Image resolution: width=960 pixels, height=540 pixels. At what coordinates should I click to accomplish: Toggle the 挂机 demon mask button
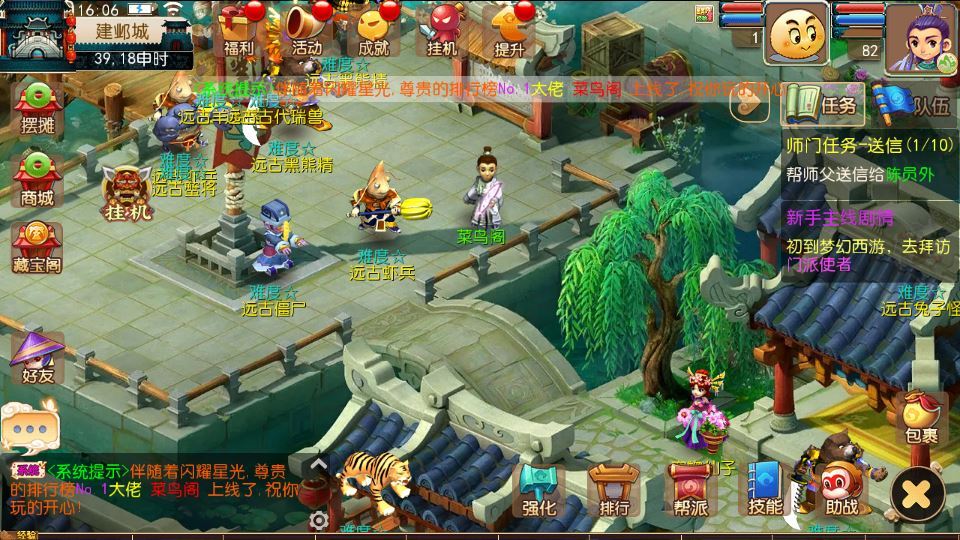(x=128, y=192)
